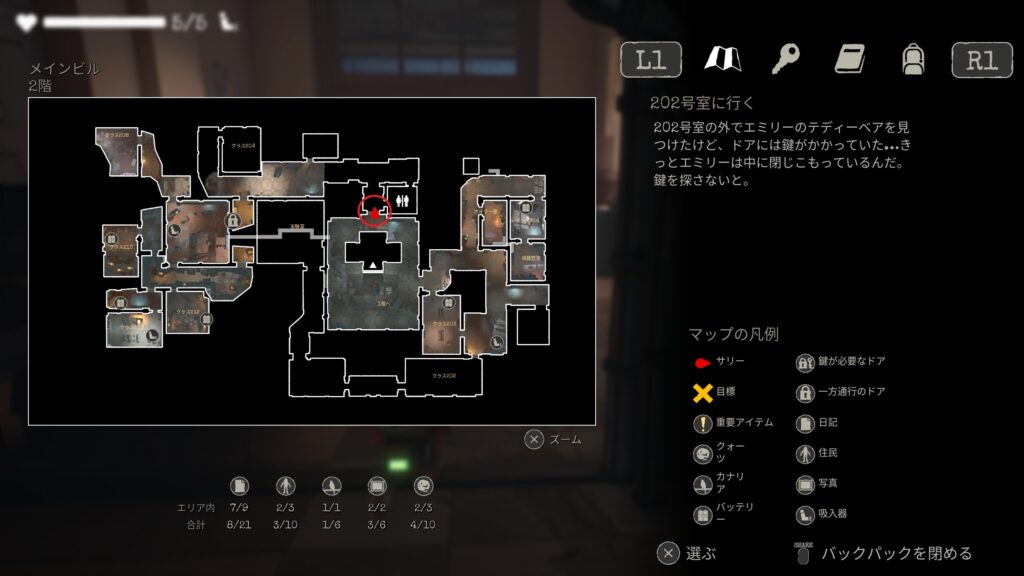Choose the バッテリー legend entry
Screen dimensions: 1024x576
pos(720,514)
